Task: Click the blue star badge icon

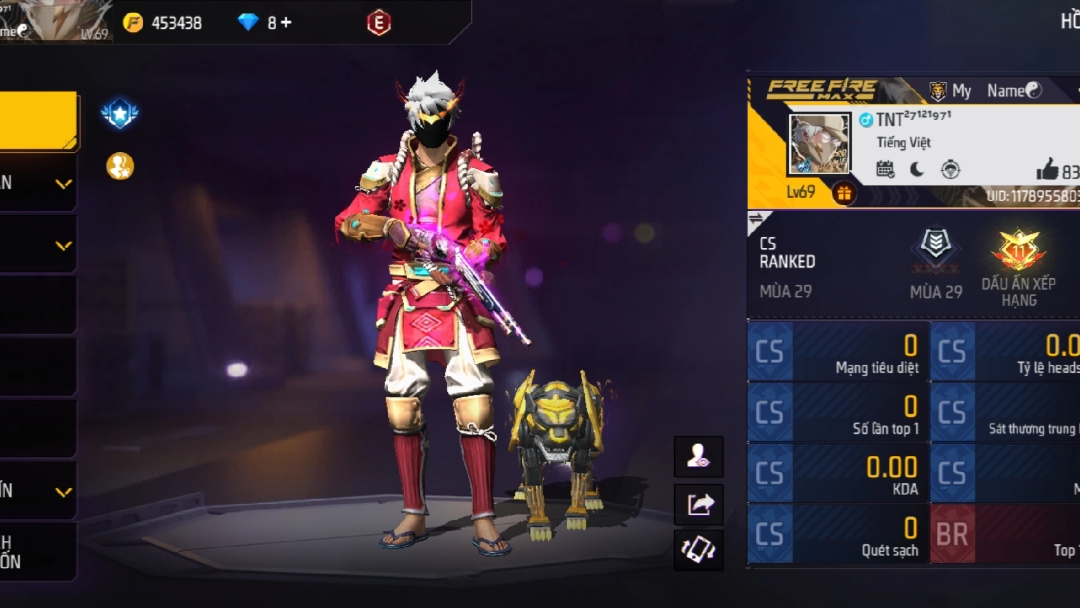Action: 120,114
